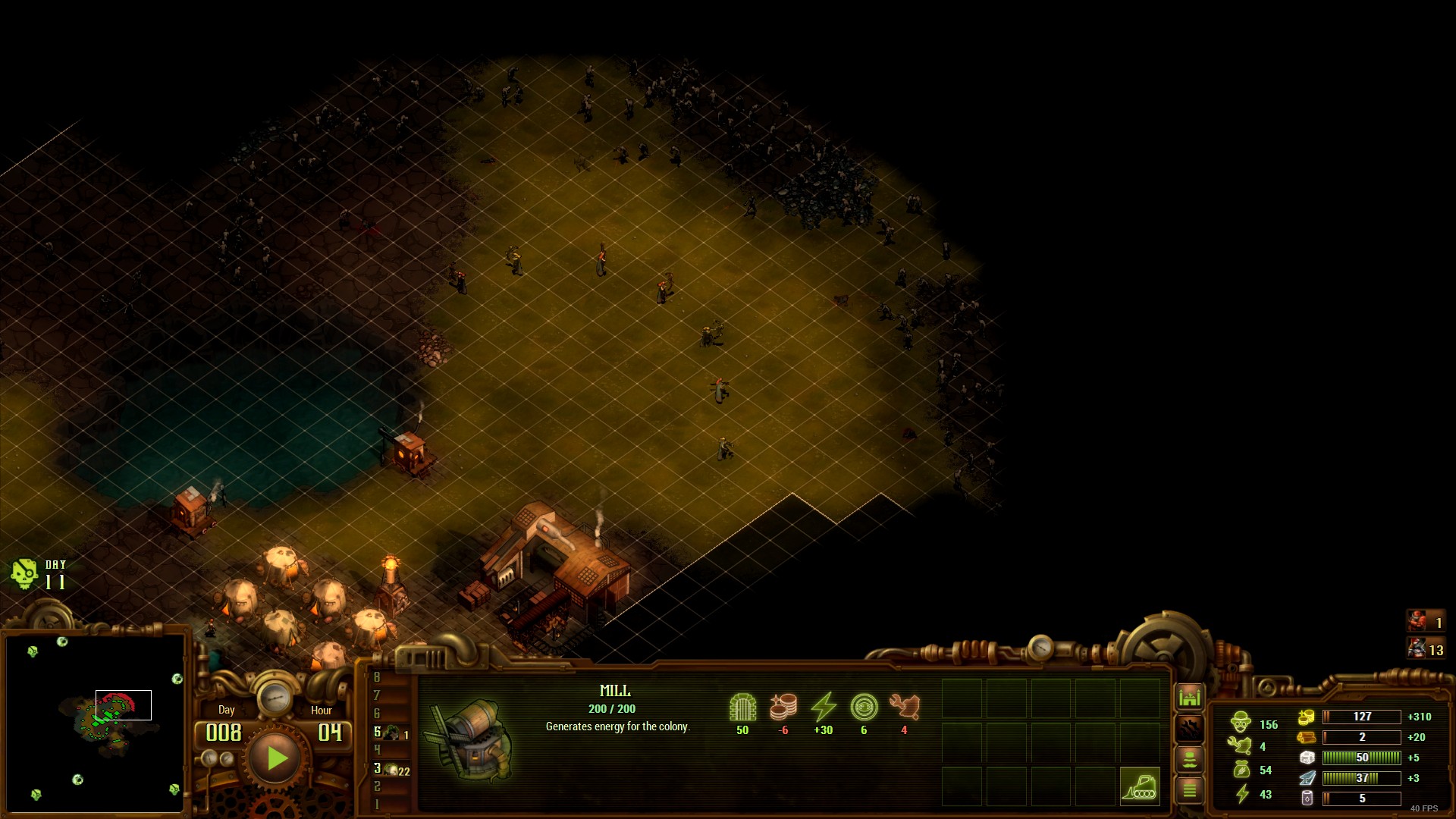Select control group 5 with one unit
This screenshot has height=819, width=1456.
point(391,733)
